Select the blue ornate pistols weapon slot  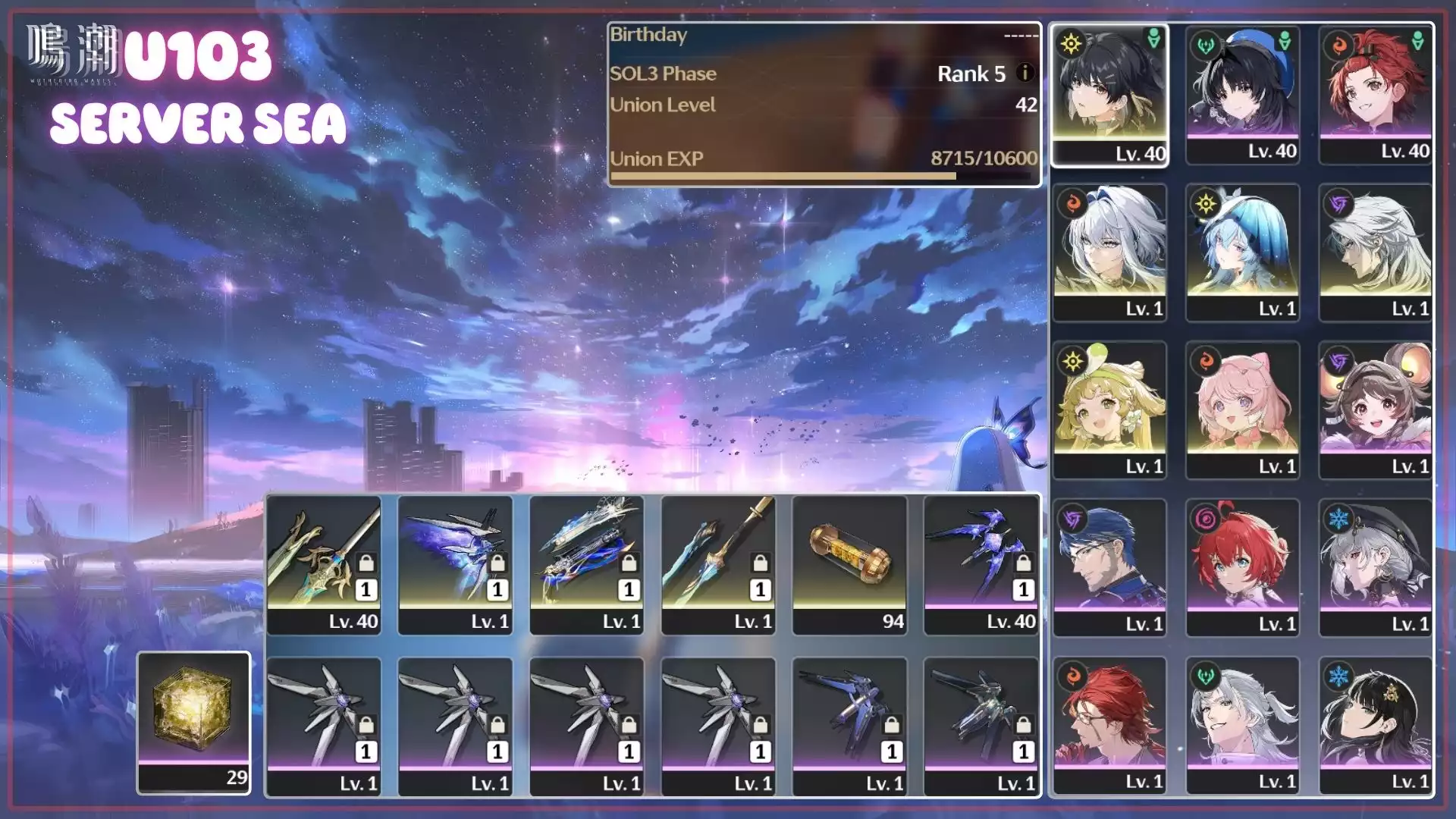pos(586,565)
